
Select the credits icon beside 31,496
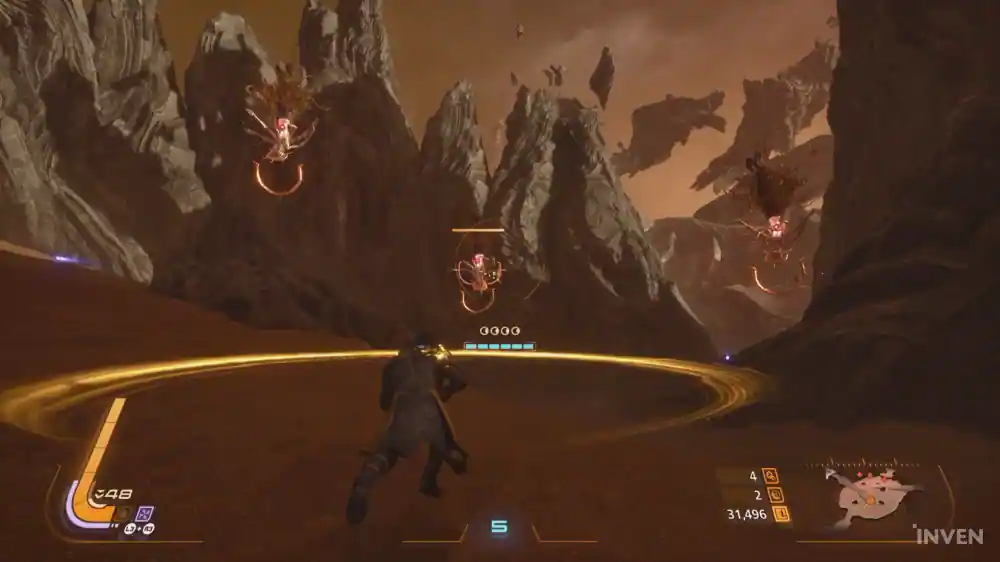[x=782, y=515]
